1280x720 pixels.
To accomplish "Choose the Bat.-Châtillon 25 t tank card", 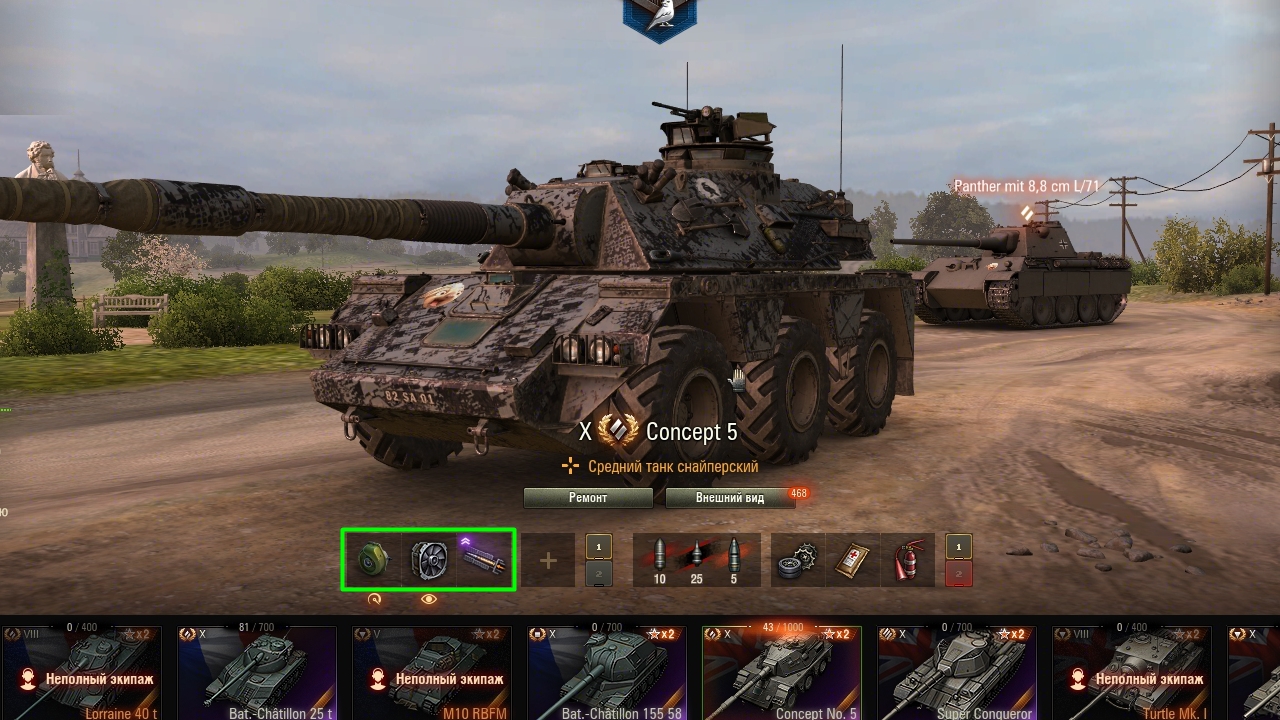I will pyautogui.click(x=257, y=673).
